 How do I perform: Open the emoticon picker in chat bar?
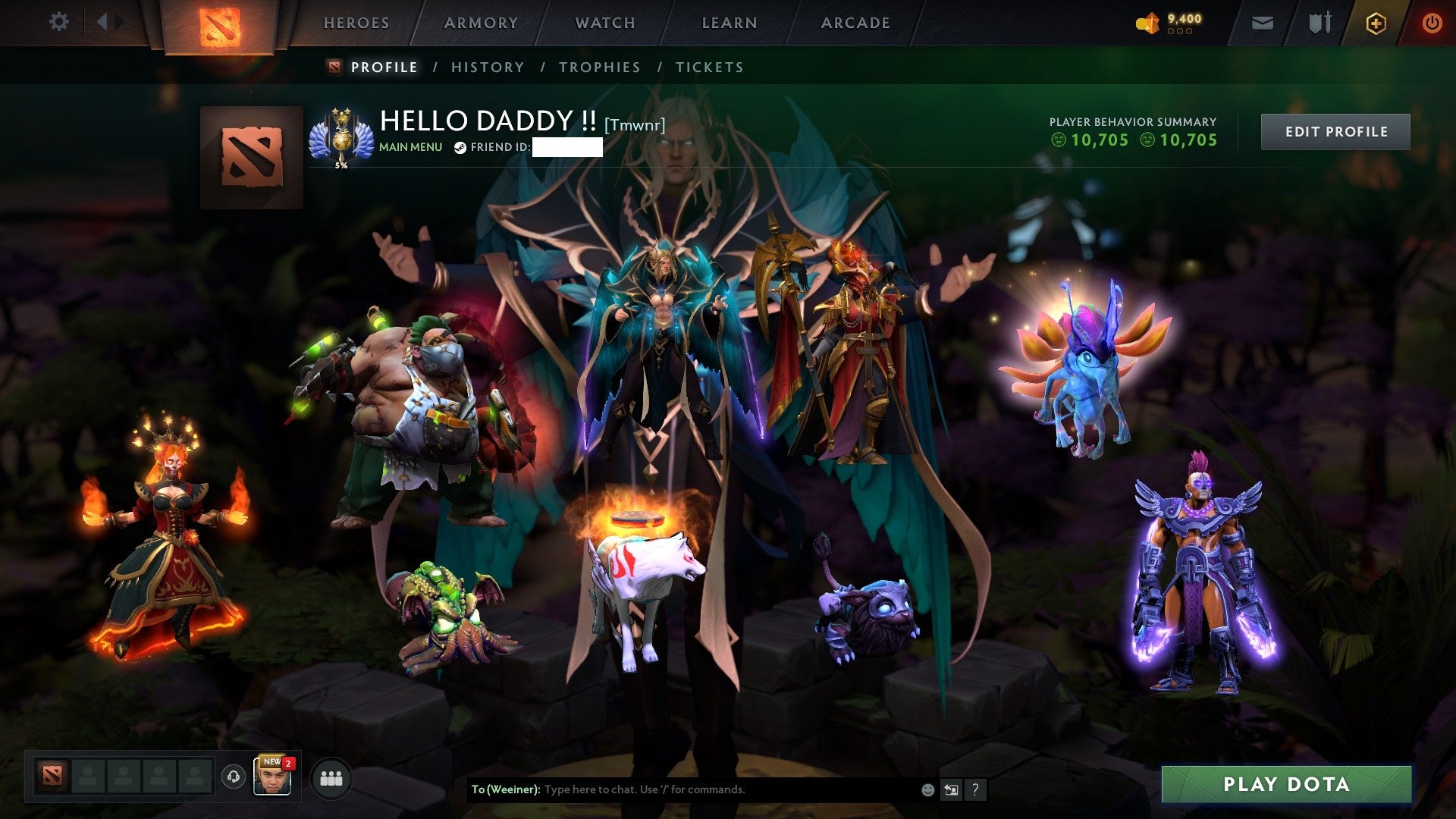click(x=927, y=789)
